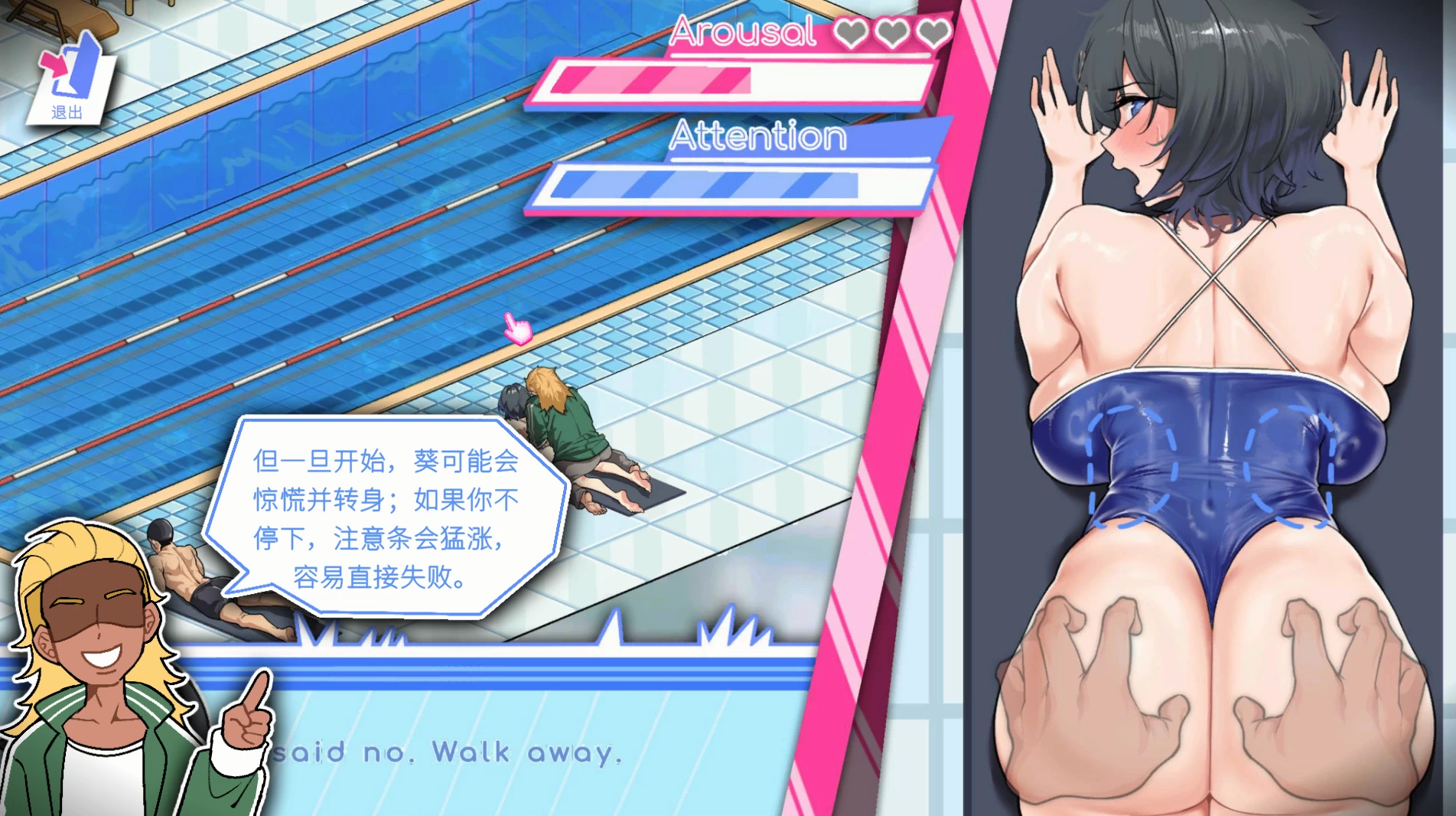The width and height of the screenshot is (1456, 816).
Task: Advance the tutorial speech bubble text
Action: [386, 518]
